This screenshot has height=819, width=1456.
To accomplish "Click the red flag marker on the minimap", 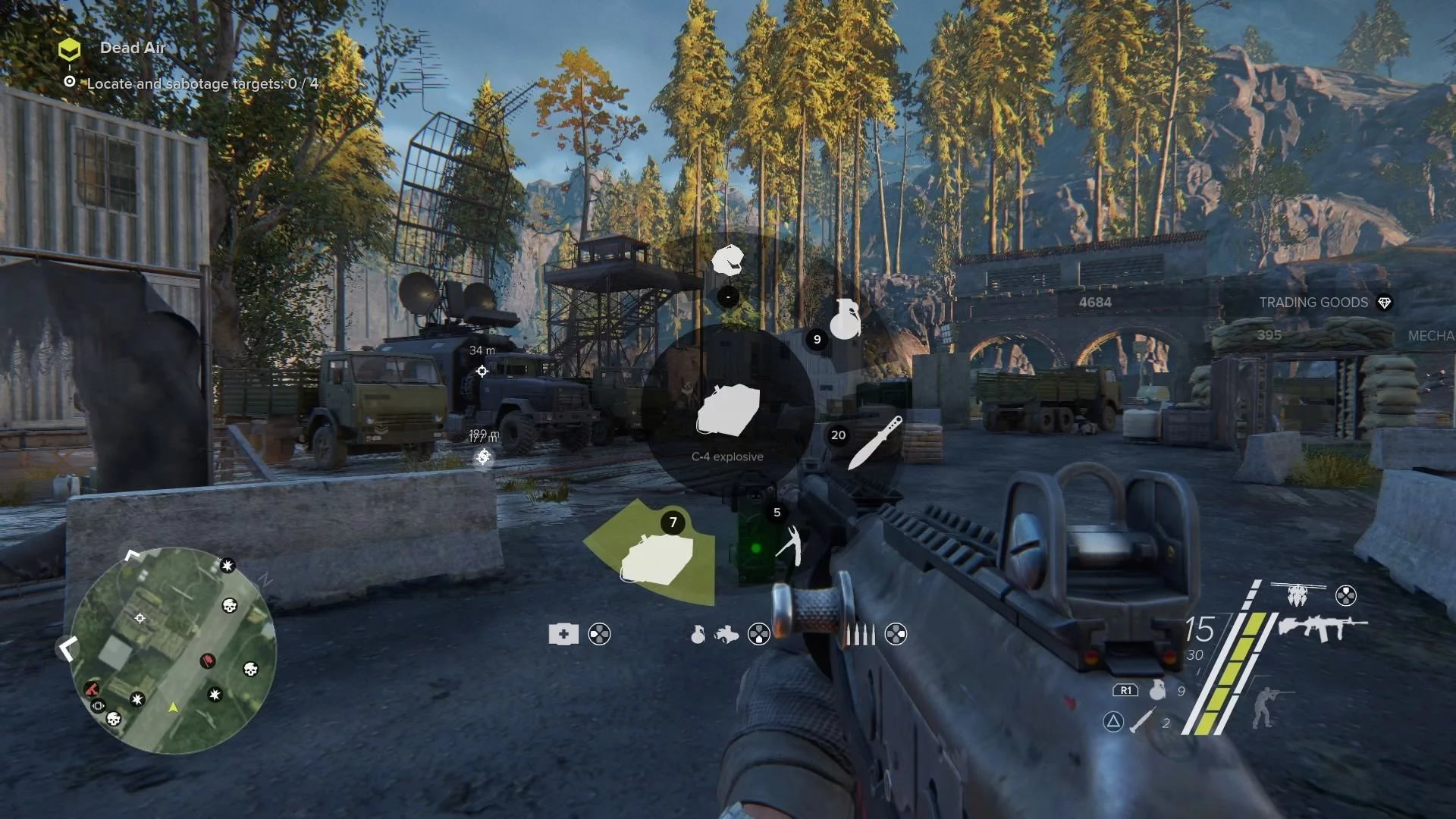I will [207, 661].
